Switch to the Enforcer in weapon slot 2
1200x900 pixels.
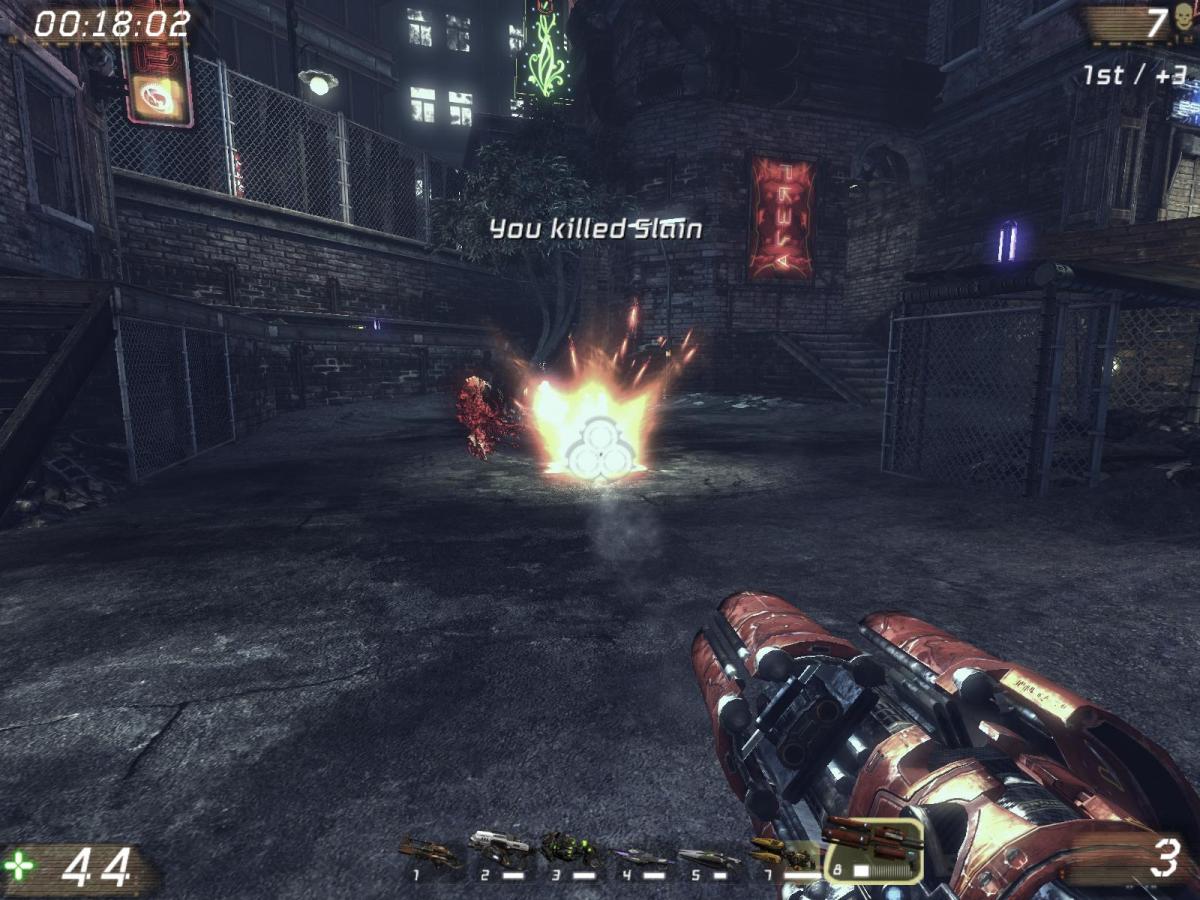click(x=500, y=850)
